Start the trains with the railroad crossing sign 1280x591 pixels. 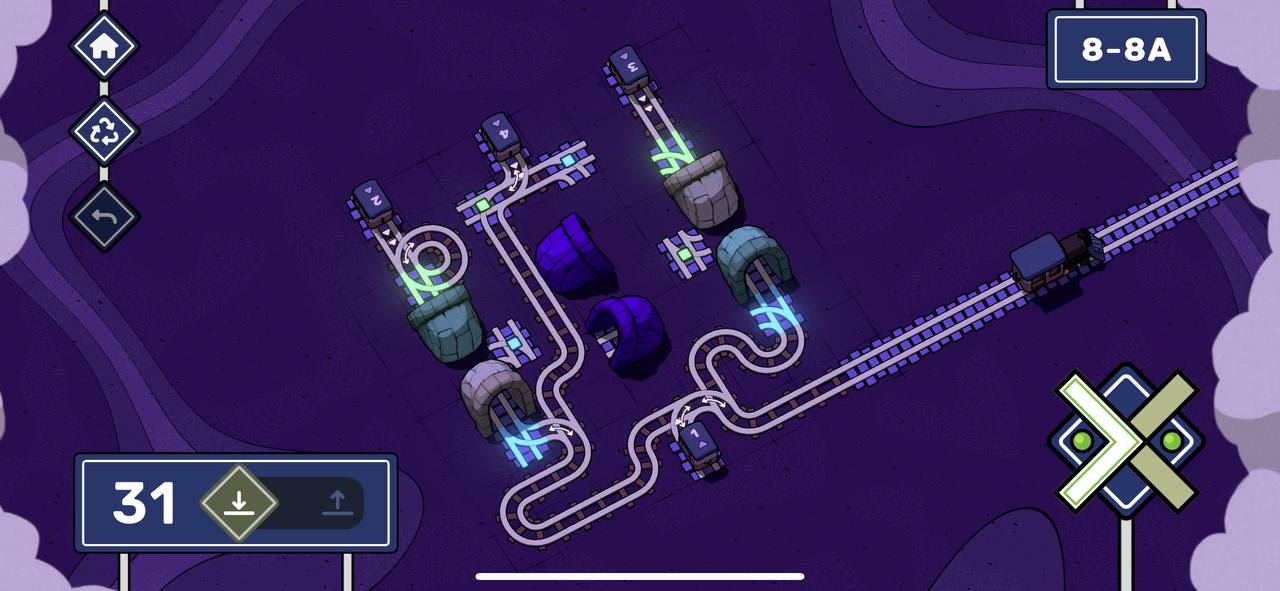click(x=1126, y=440)
